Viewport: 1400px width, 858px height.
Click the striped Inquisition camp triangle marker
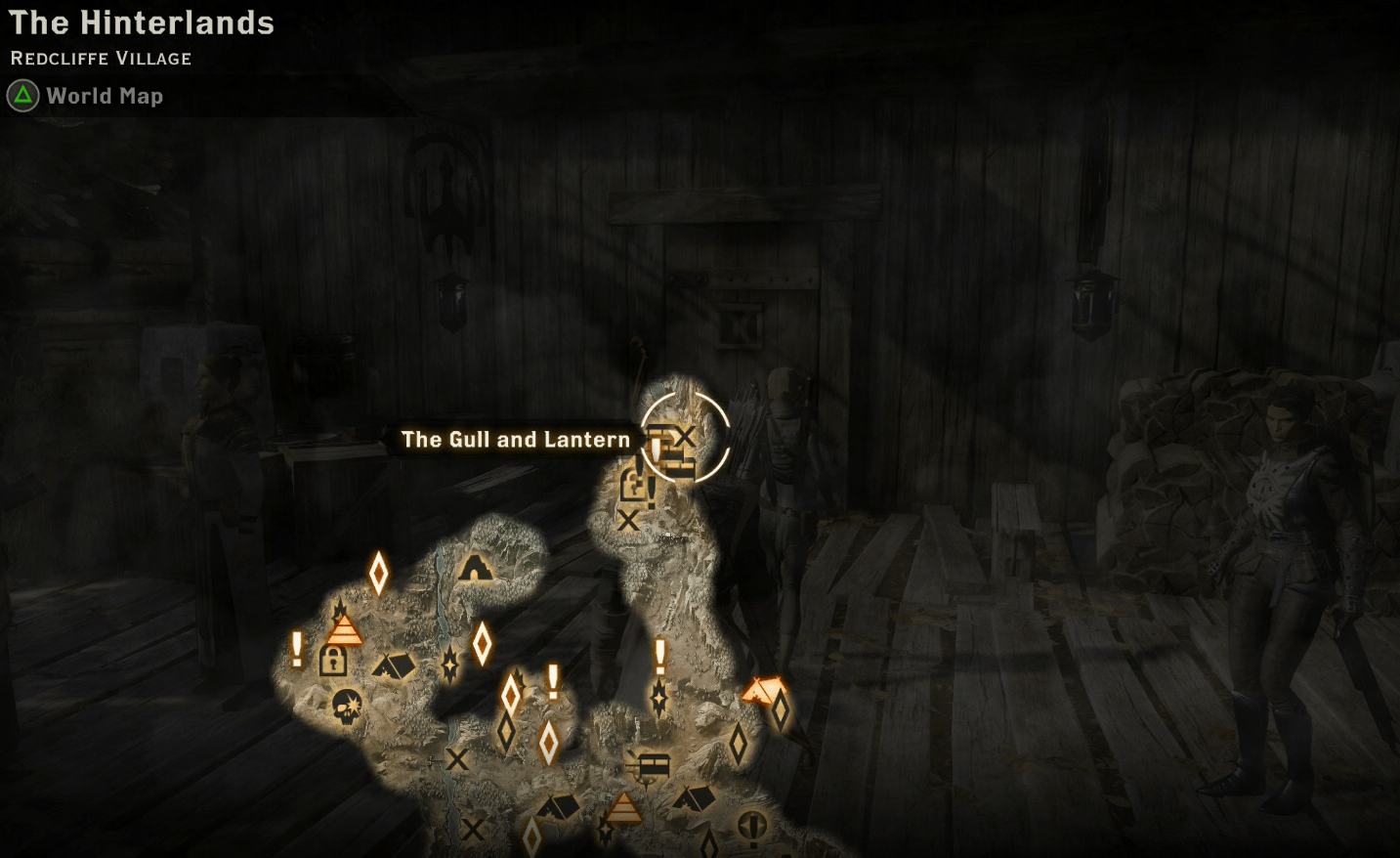coord(345,629)
